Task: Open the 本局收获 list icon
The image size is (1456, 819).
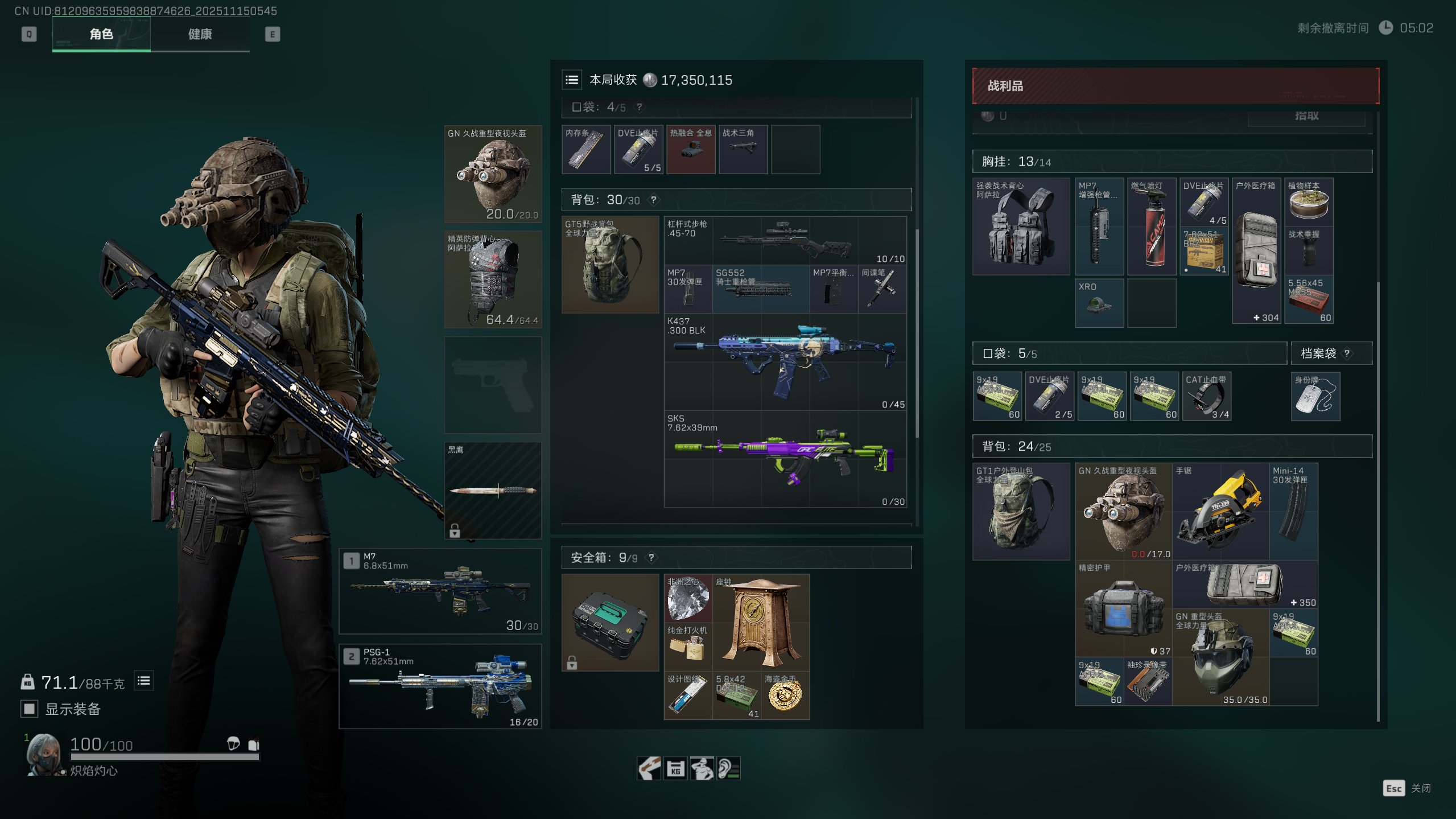Action: pos(572,80)
